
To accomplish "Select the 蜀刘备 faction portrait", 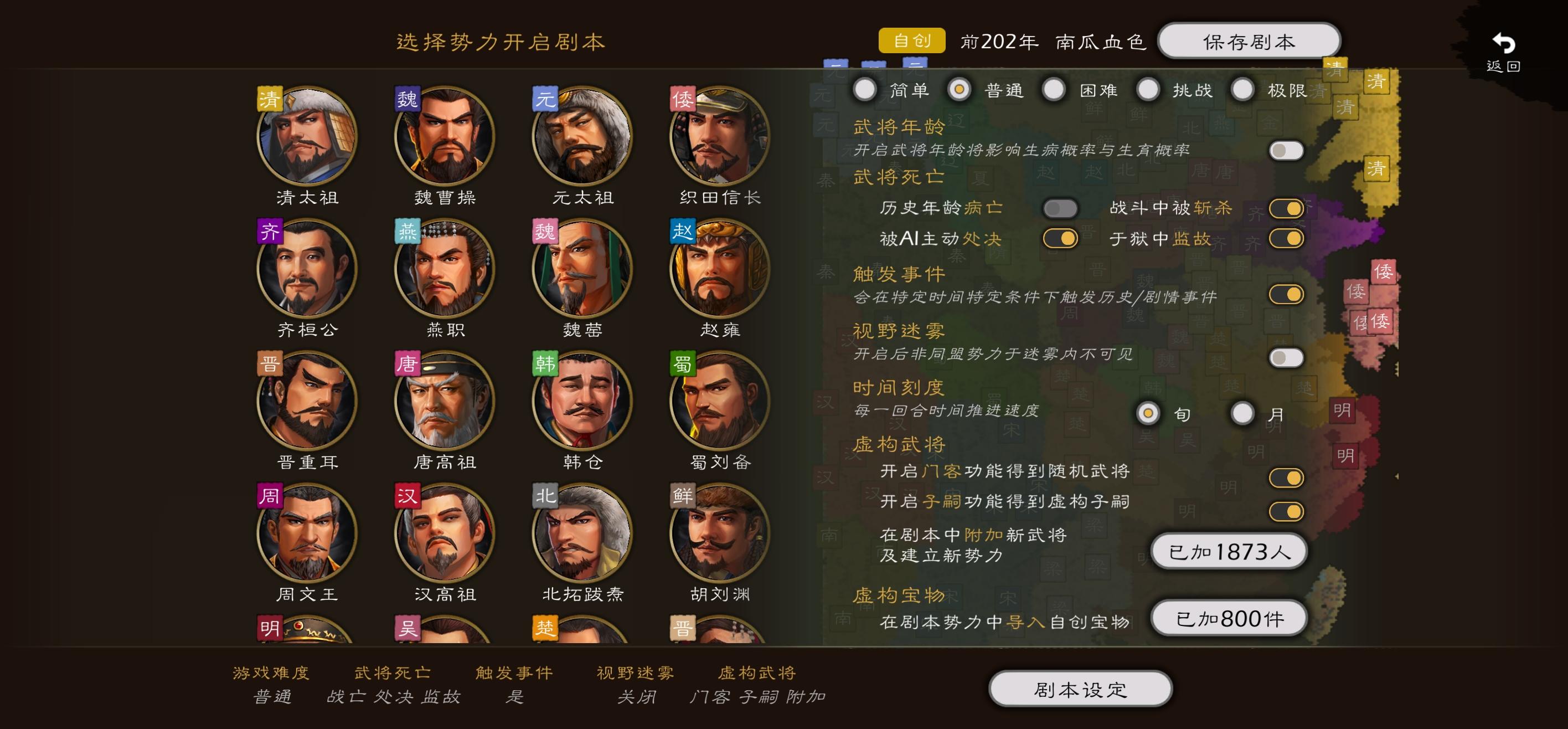I will coord(719,405).
